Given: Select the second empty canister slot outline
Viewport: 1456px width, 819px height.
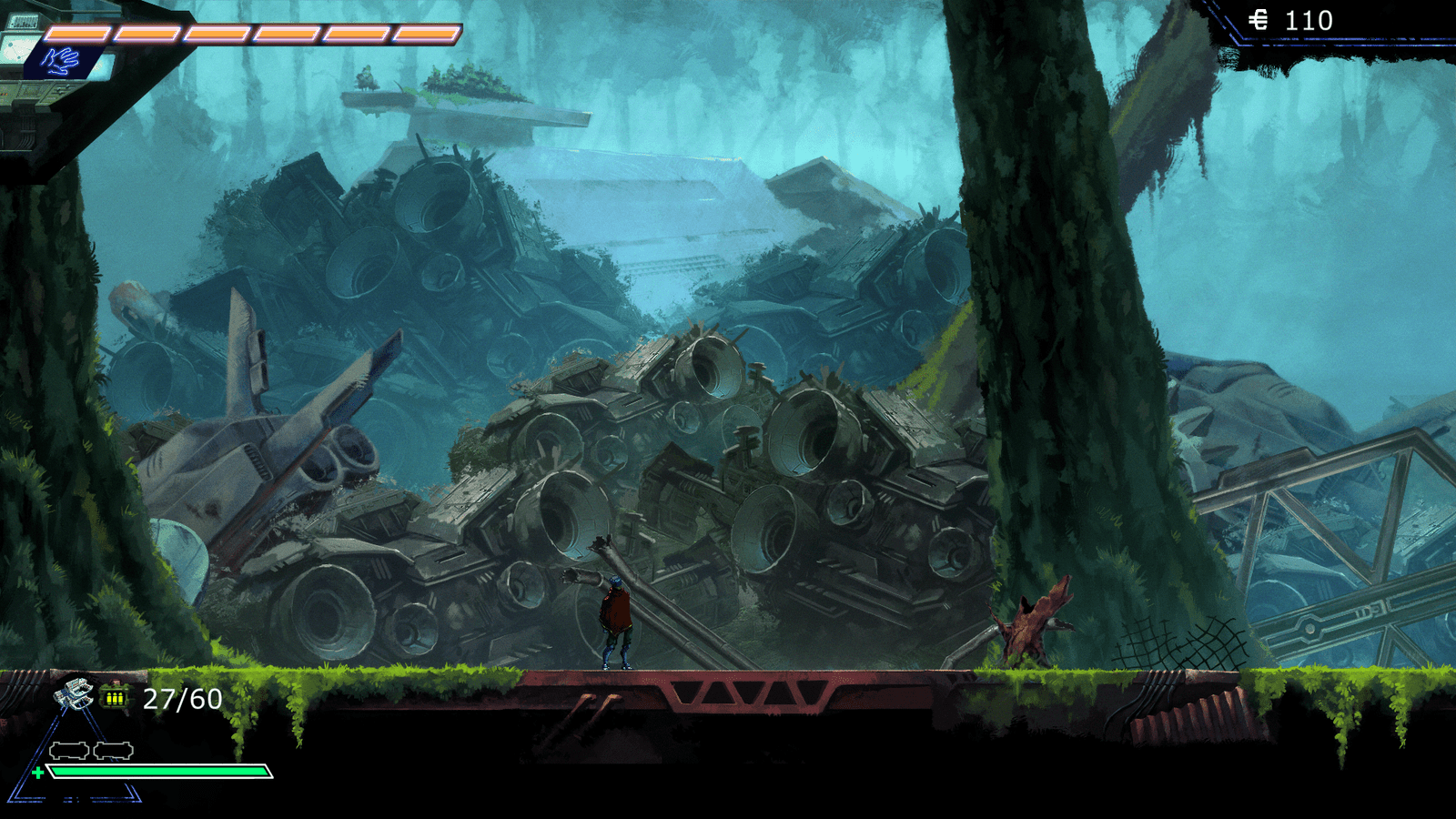Looking at the screenshot, I should (x=113, y=750).
